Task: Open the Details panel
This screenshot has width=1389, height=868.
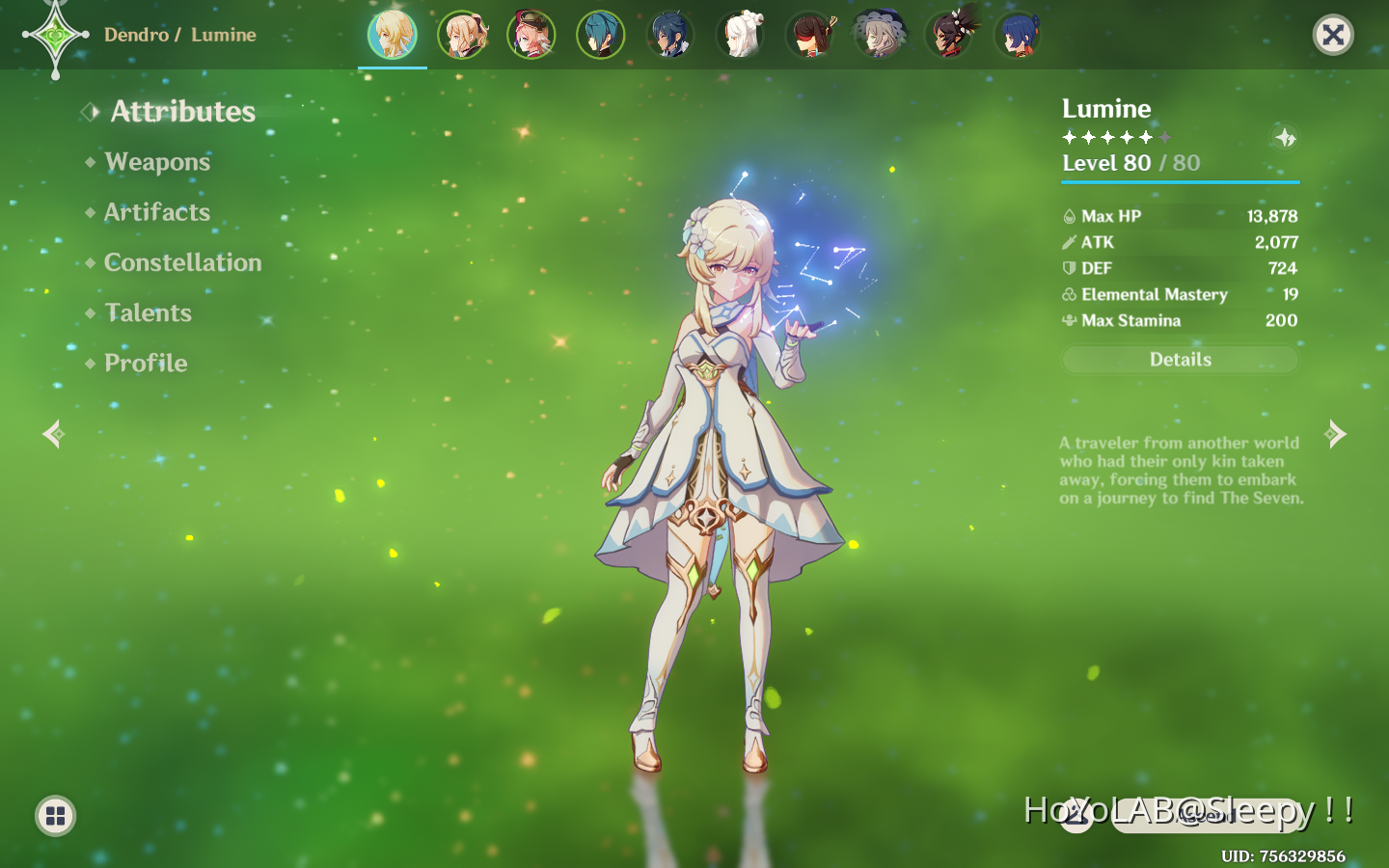Action: [x=1180, y=359]
